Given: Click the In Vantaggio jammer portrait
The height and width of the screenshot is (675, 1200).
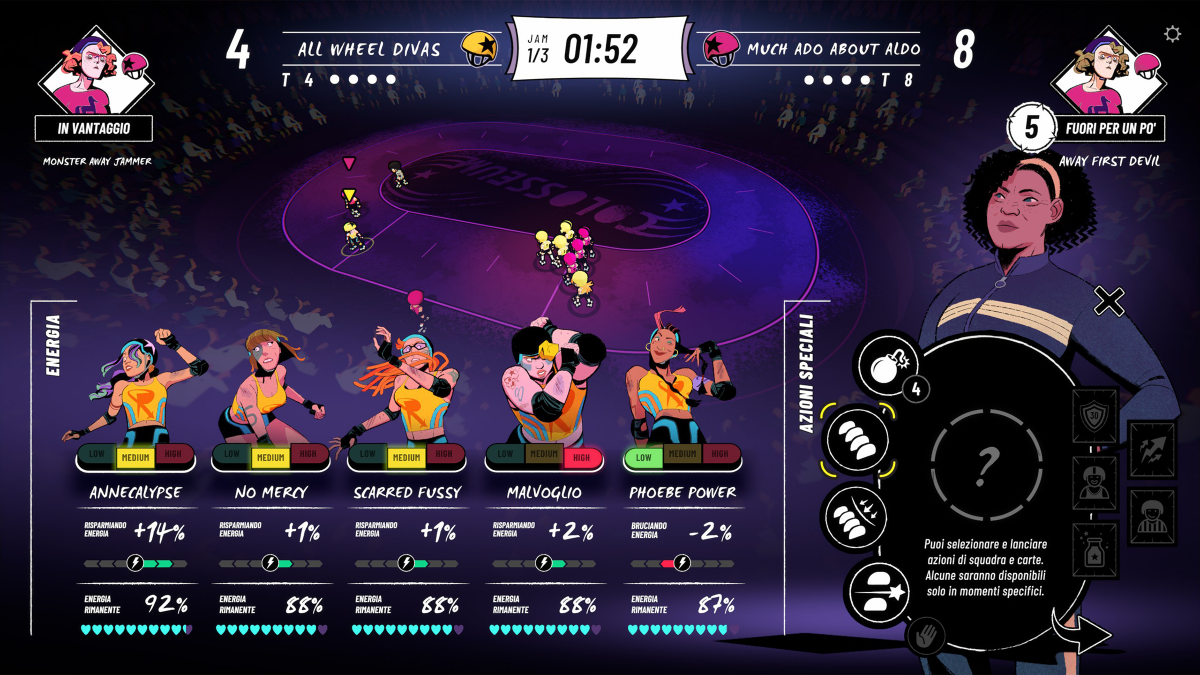Looking at the screenshot, I should [x=95, y=68].
